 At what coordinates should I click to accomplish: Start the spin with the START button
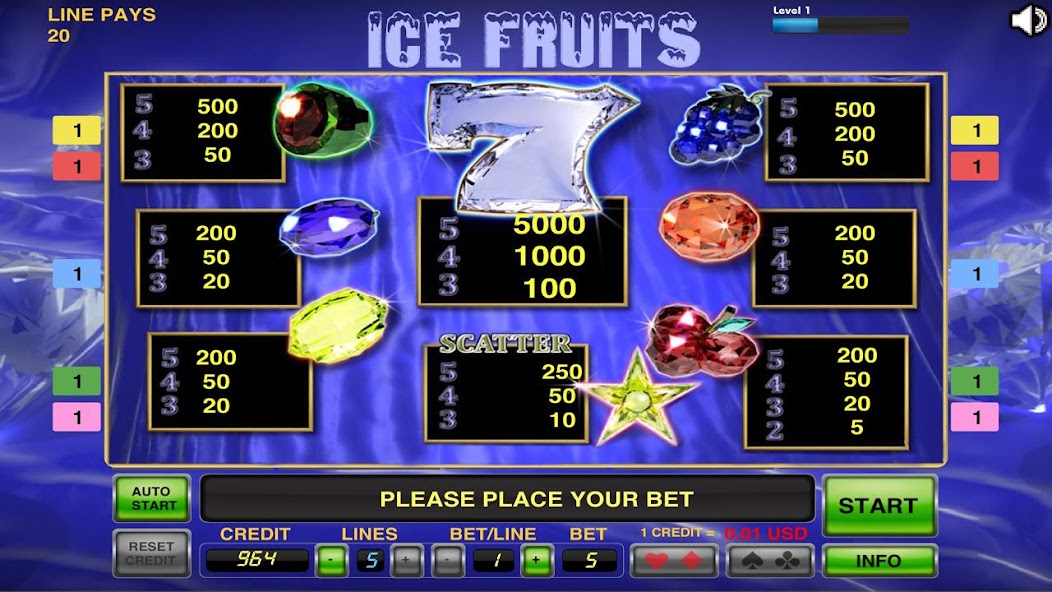click(x=878, y=505)
